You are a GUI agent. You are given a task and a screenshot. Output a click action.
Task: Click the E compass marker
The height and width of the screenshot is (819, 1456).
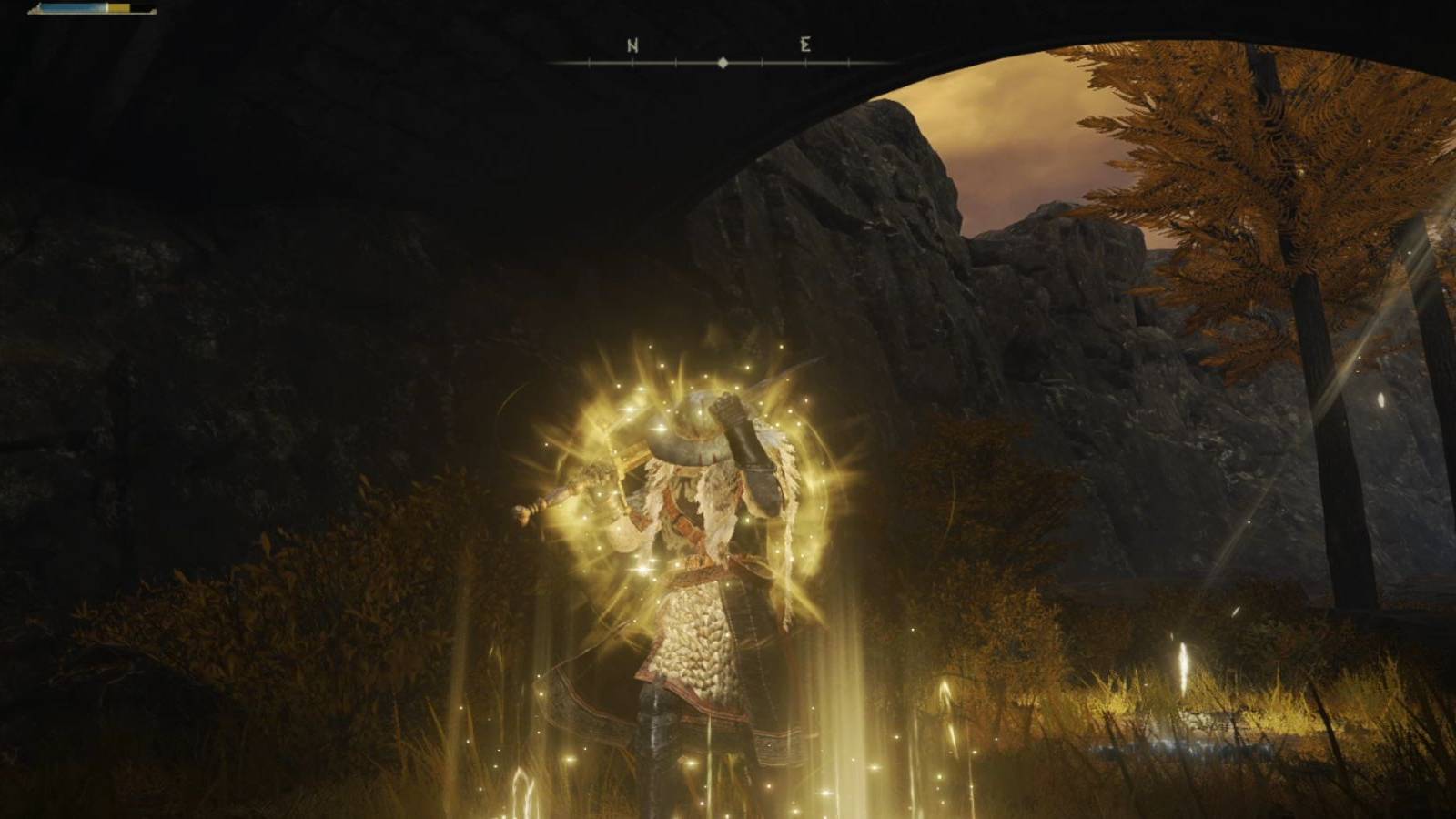[805, 45]
